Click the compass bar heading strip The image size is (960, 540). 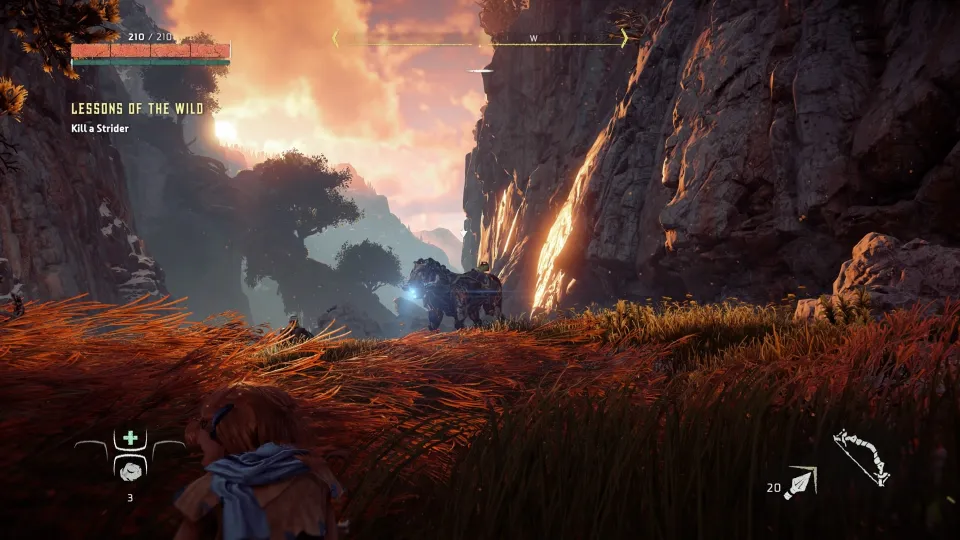click(481, 39)
